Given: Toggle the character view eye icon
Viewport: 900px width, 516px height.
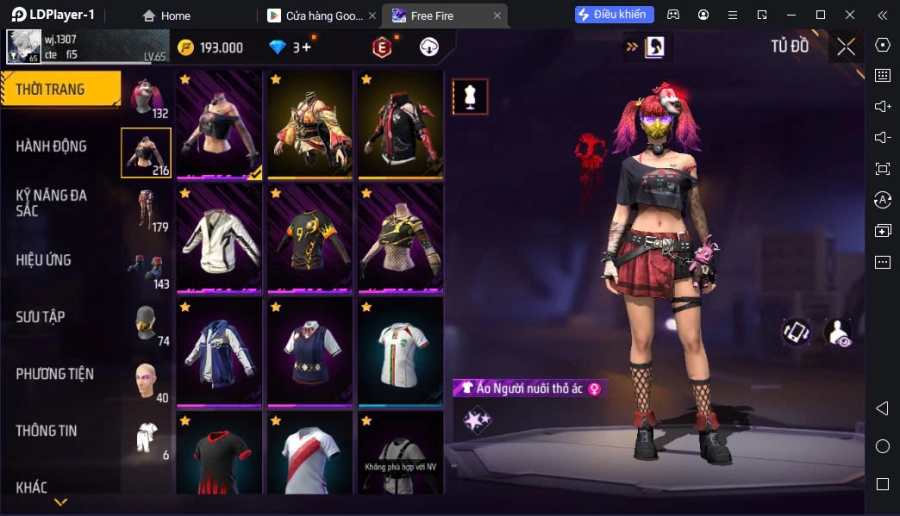Looking at the screenshot, I should (837, 333).
